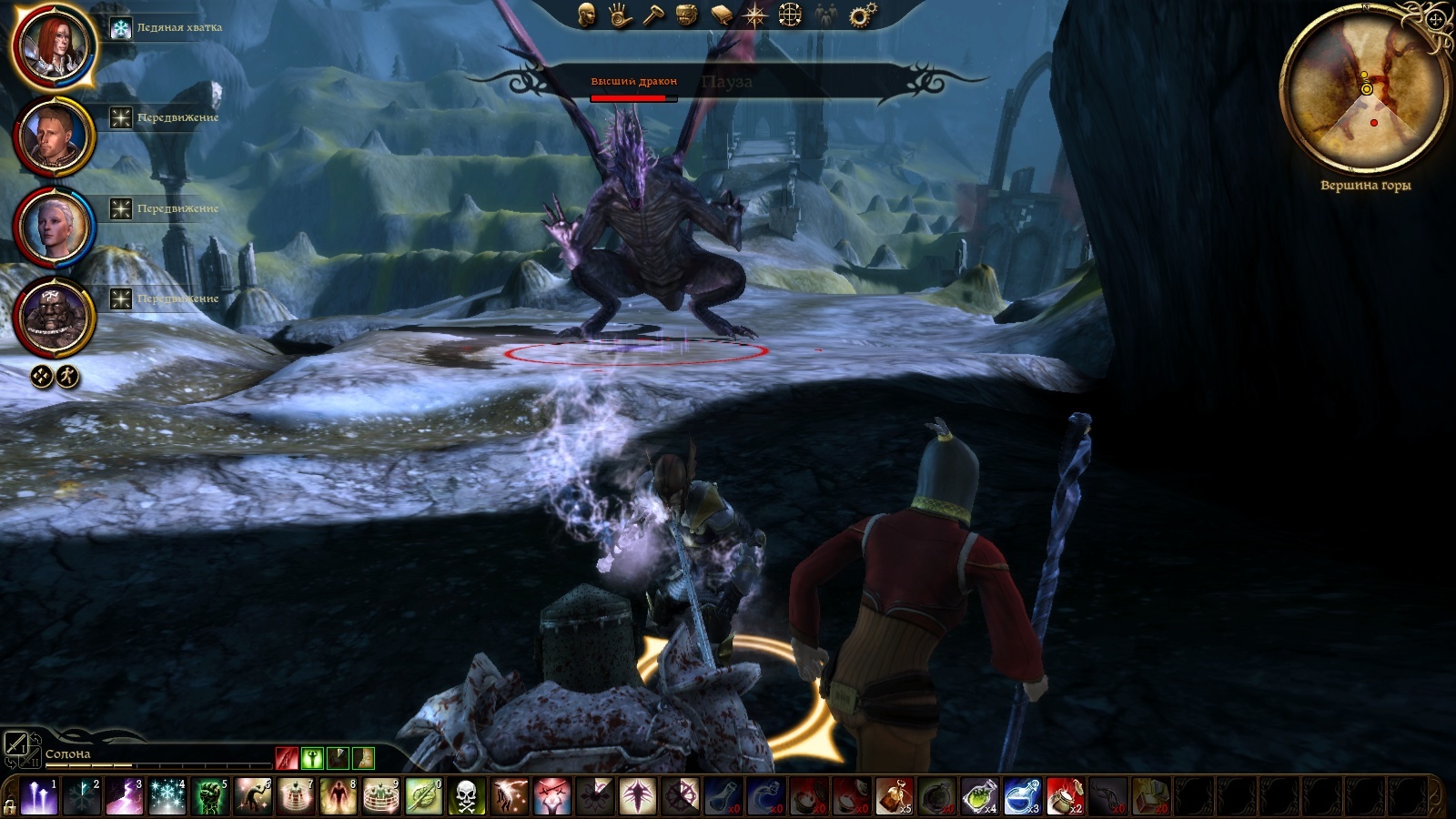The width and height of the screenshot is (1456, 819).
Task: Open the world map compass star icon
Action: 755,15
